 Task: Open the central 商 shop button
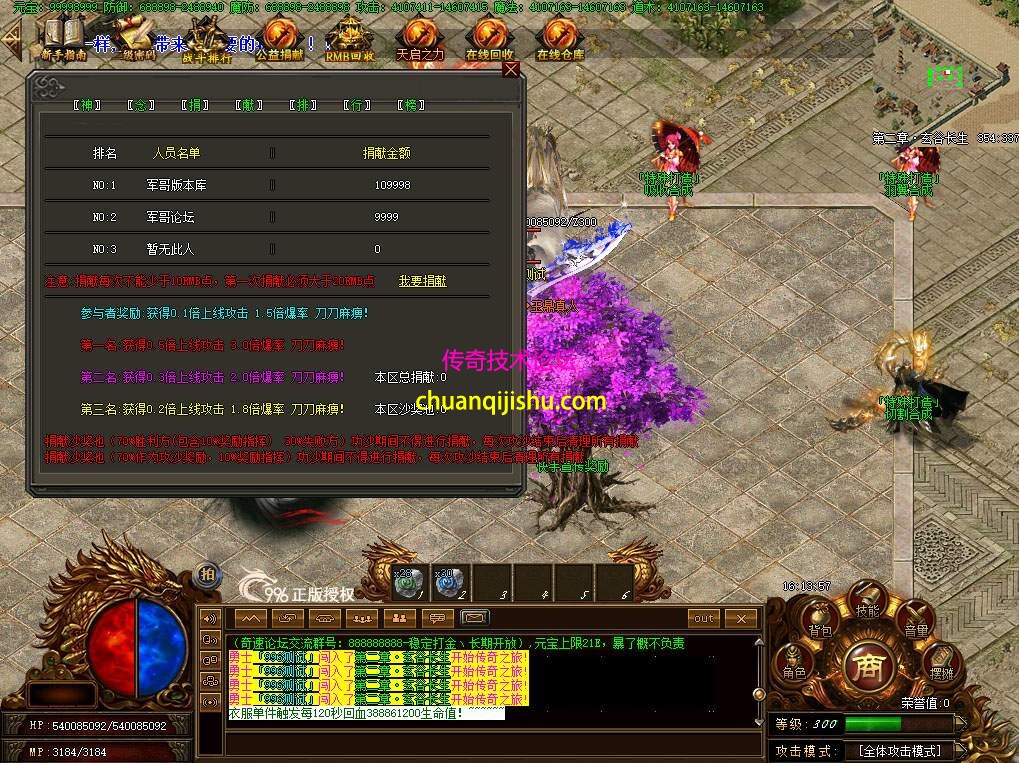tap(867, 664)
